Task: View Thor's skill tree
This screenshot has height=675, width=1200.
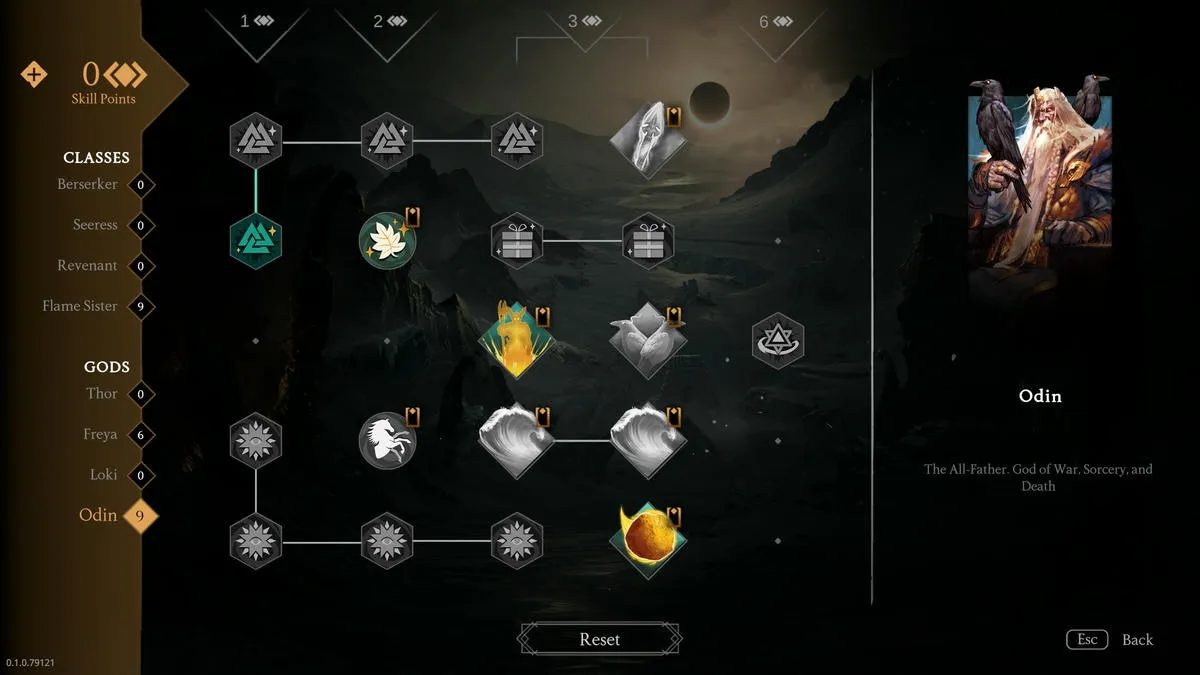Action: point(102,394)
